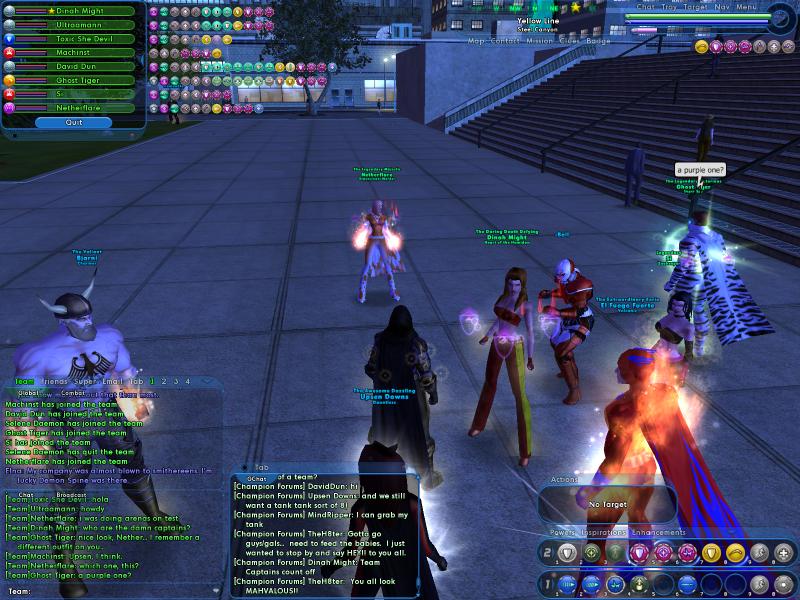Activate the silver shield power in tray 2
Image resolution: width=800 pixels, height=600 pixels.
[x=568, y=552]
